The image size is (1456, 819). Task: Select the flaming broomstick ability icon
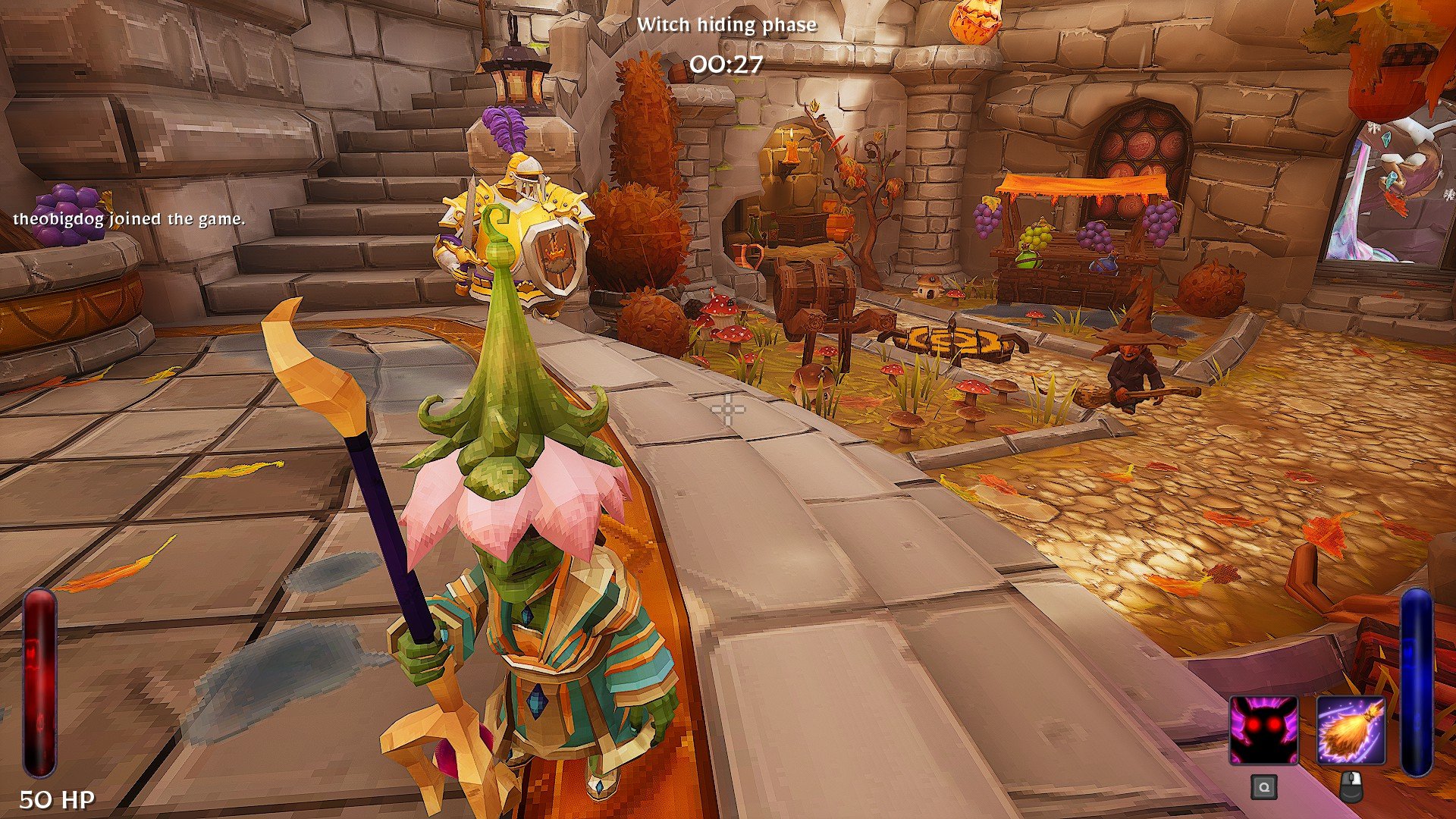(x=1351, y=731)
